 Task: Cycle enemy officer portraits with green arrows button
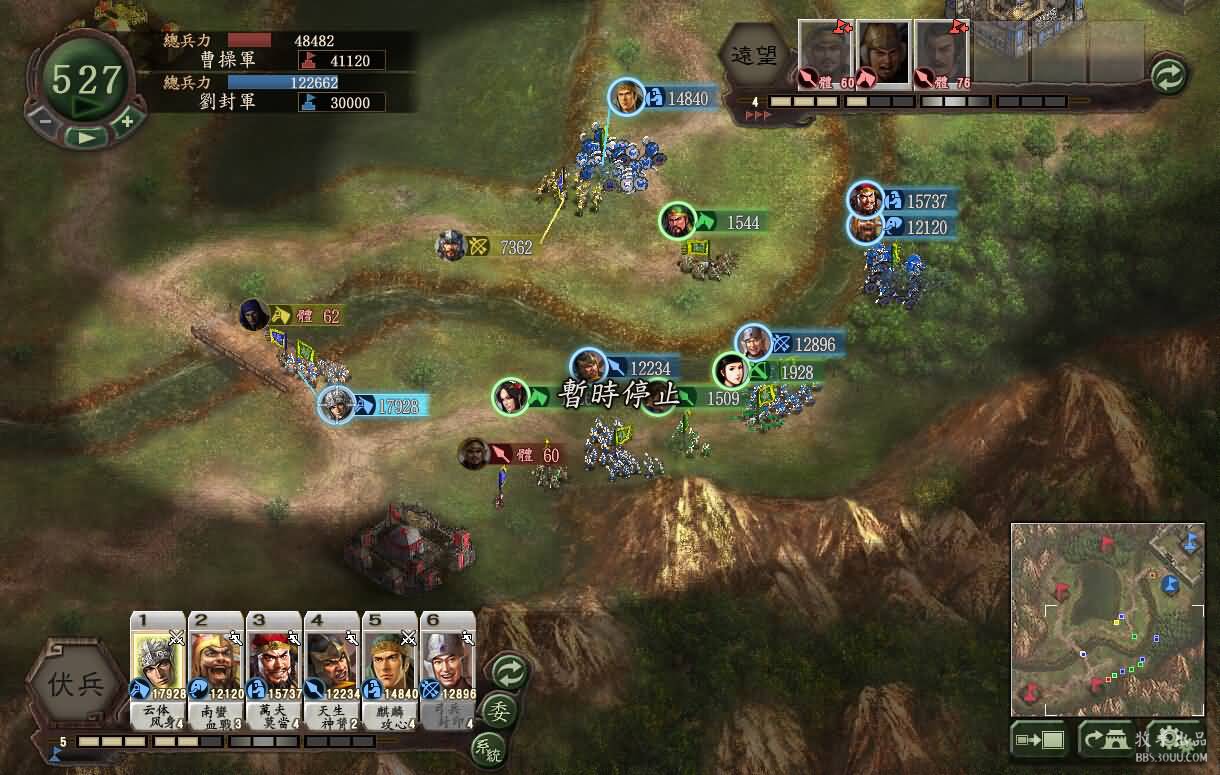click(1168, 74)
